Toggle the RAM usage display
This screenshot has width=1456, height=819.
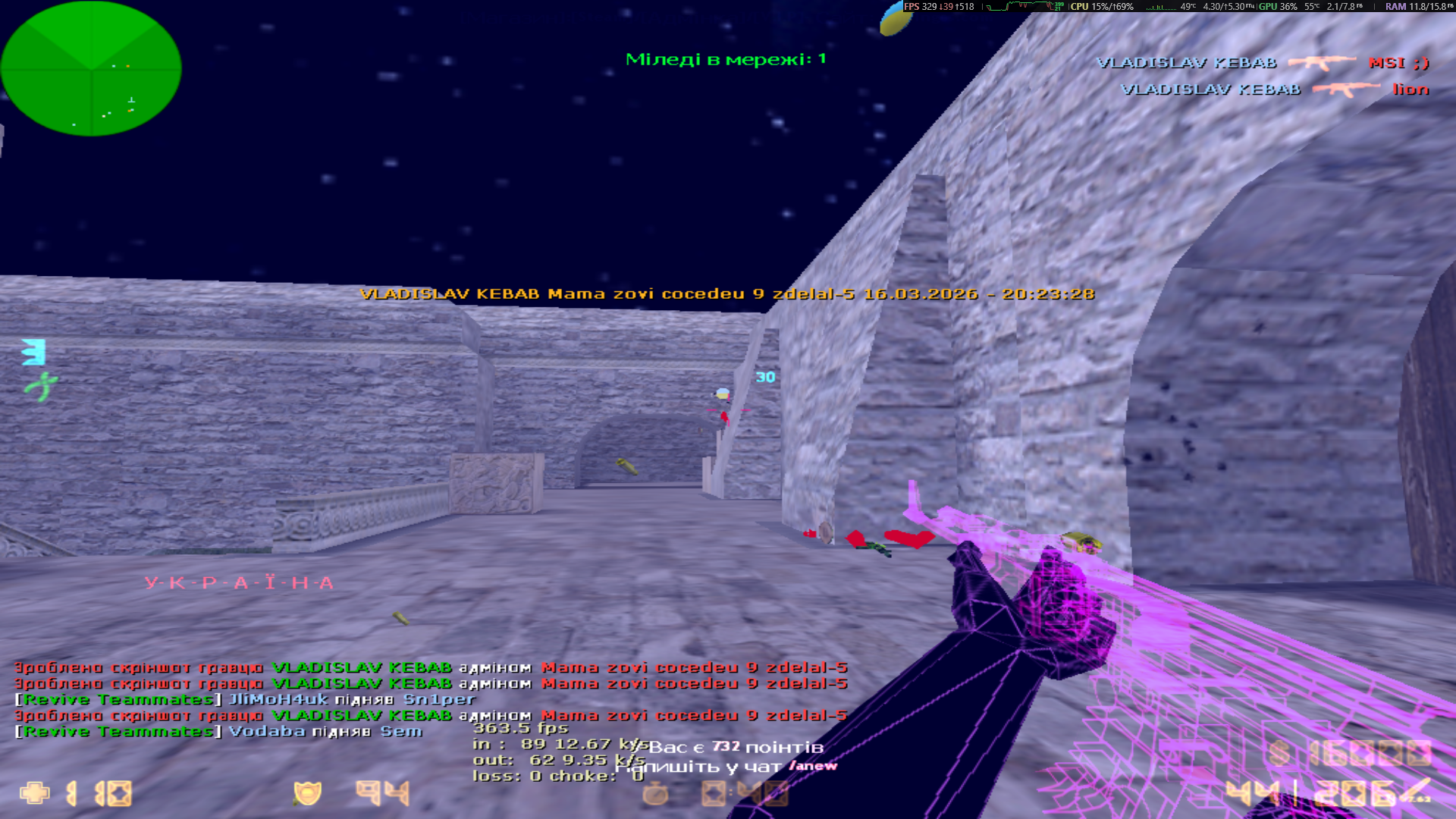[x=1399, y=7]
